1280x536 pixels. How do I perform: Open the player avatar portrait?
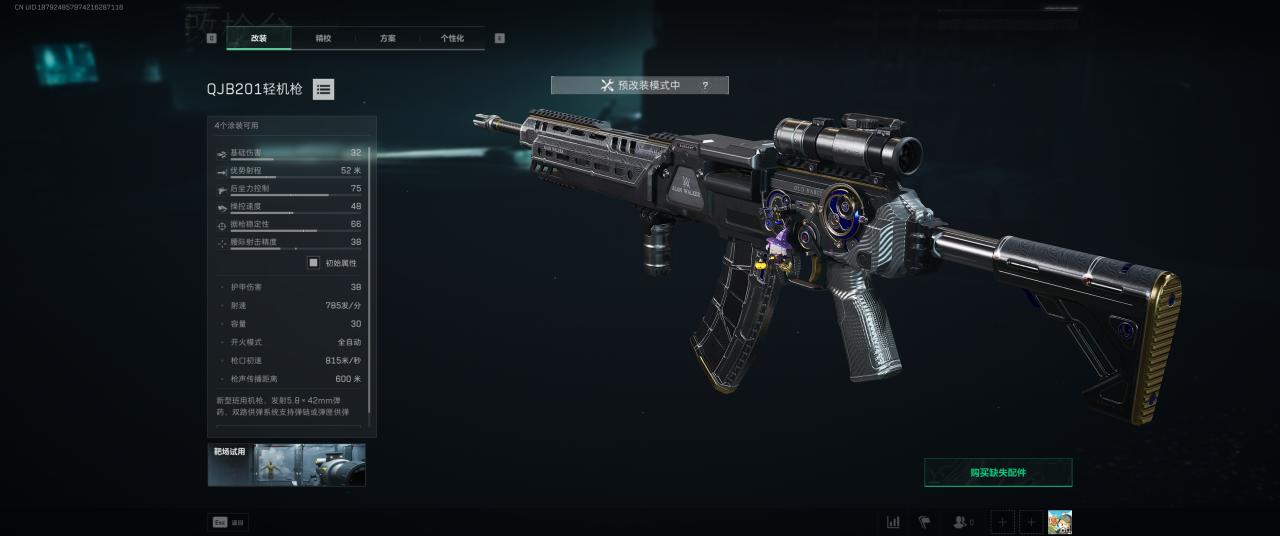point(1060,522)
